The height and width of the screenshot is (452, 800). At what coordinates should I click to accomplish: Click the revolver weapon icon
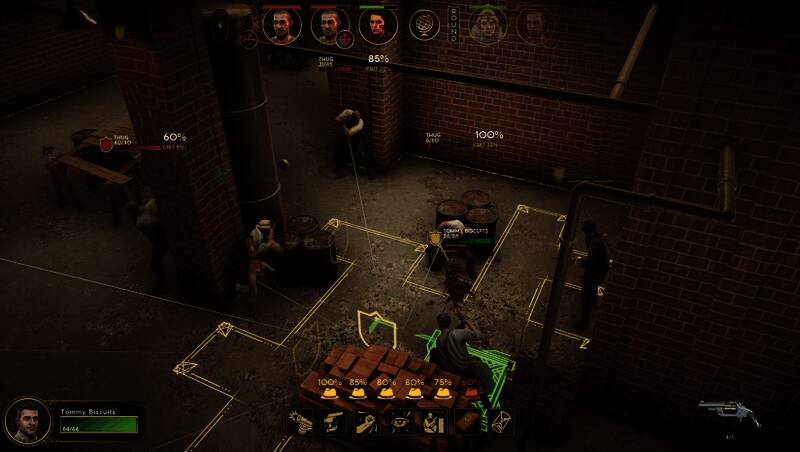(728, 412)
